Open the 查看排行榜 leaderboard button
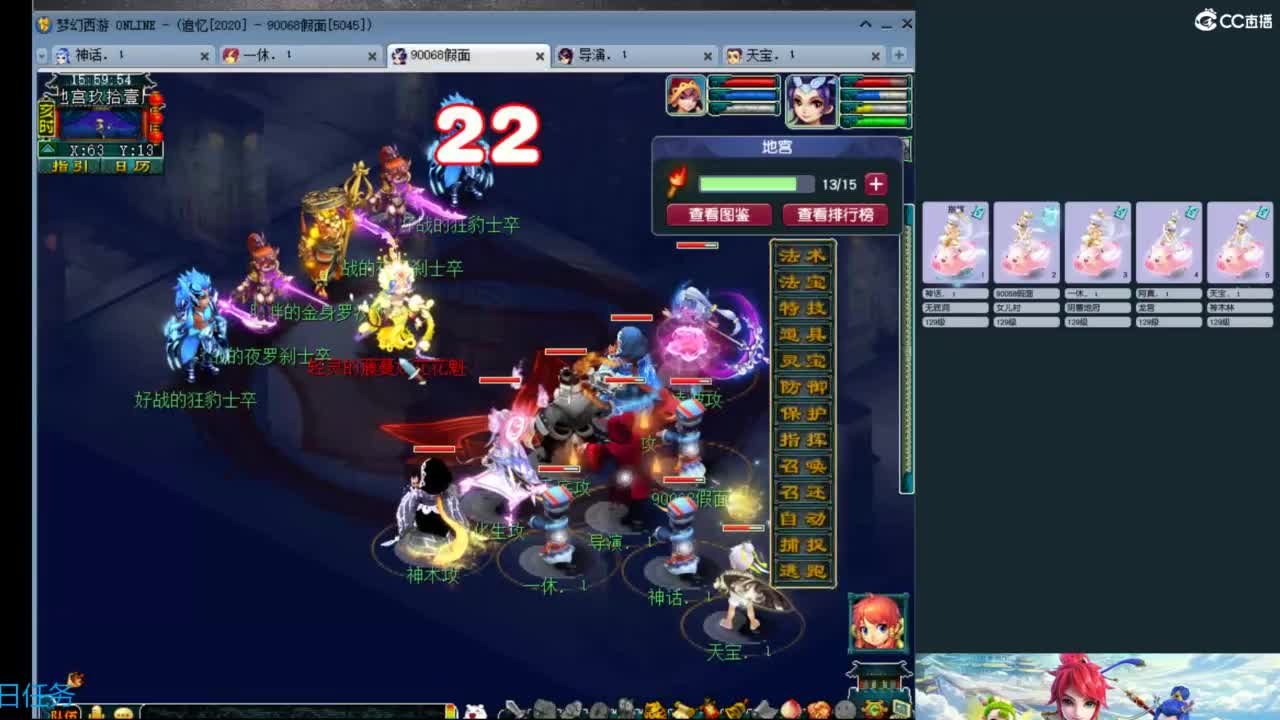 (834, 215)
